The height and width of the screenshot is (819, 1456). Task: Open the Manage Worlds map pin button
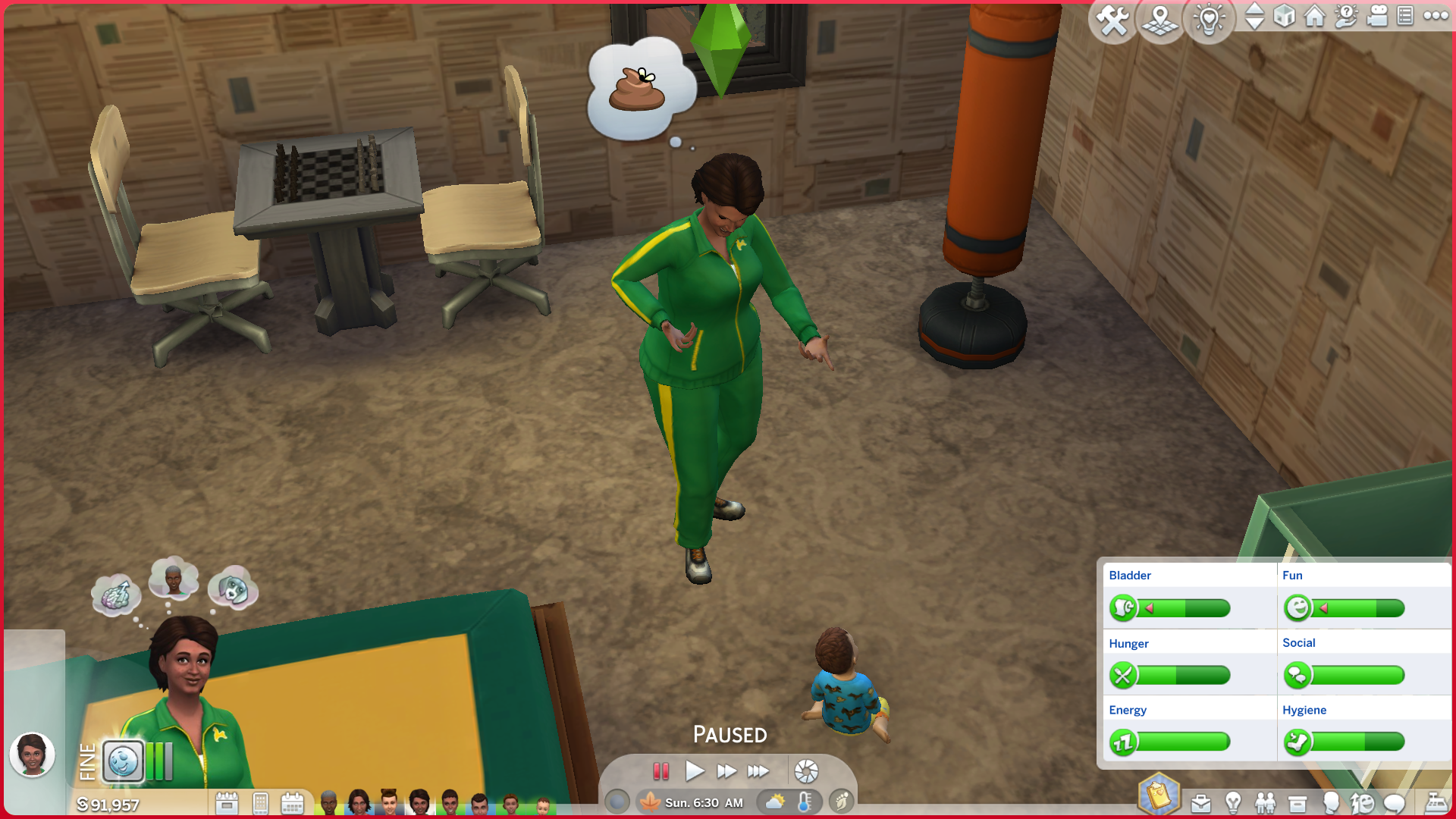pyautogui.click(x=1160, y=20)
